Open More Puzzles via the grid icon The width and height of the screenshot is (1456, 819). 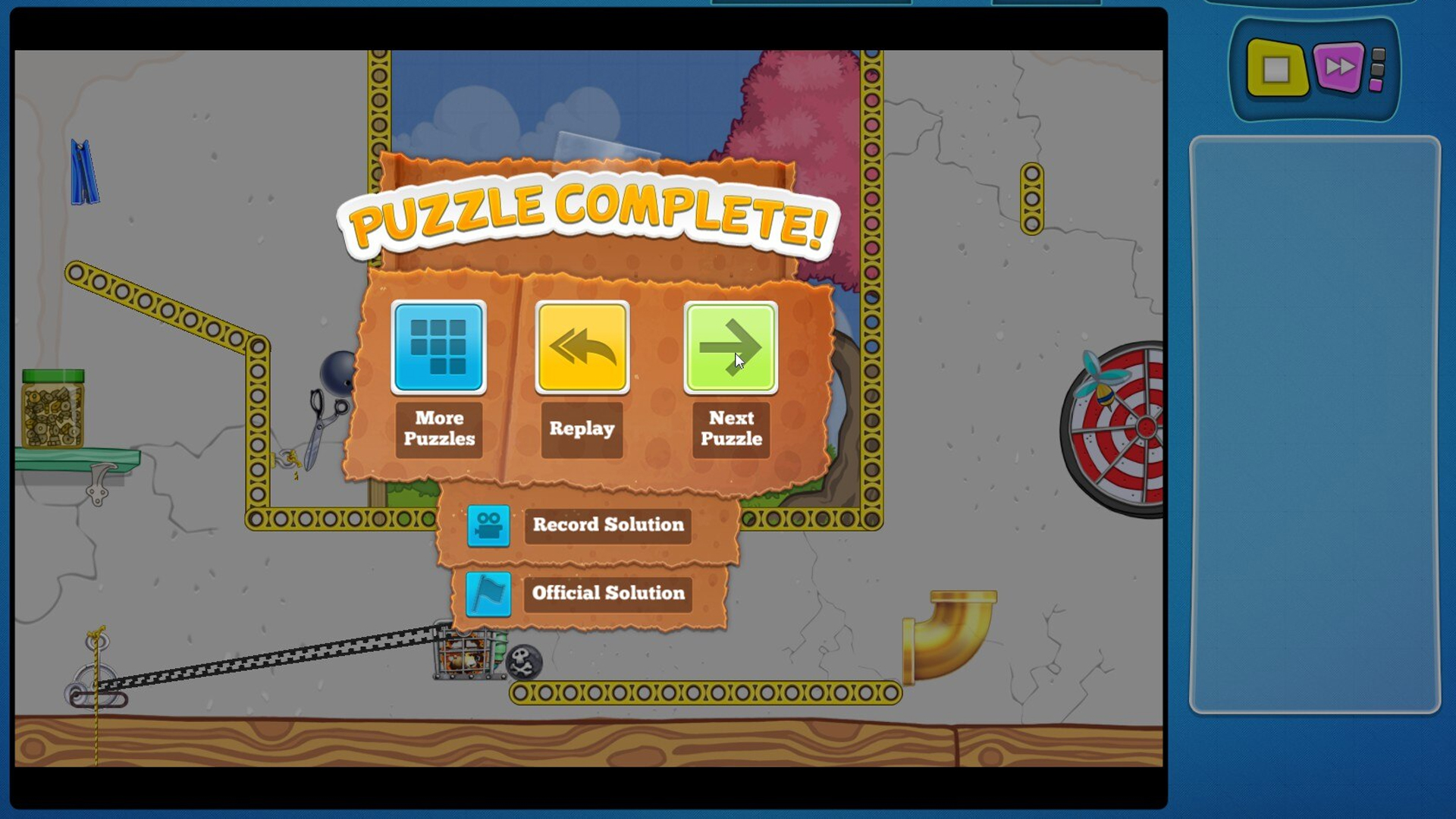click(x=438, y=348)
